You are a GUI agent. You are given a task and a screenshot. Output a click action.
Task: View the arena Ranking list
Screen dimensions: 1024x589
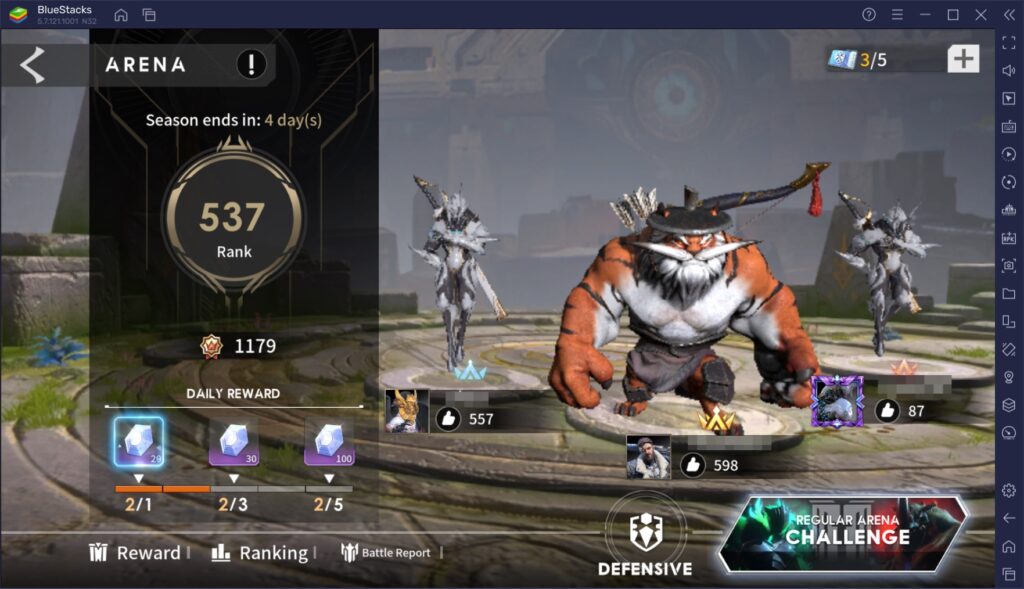(260, 553)
